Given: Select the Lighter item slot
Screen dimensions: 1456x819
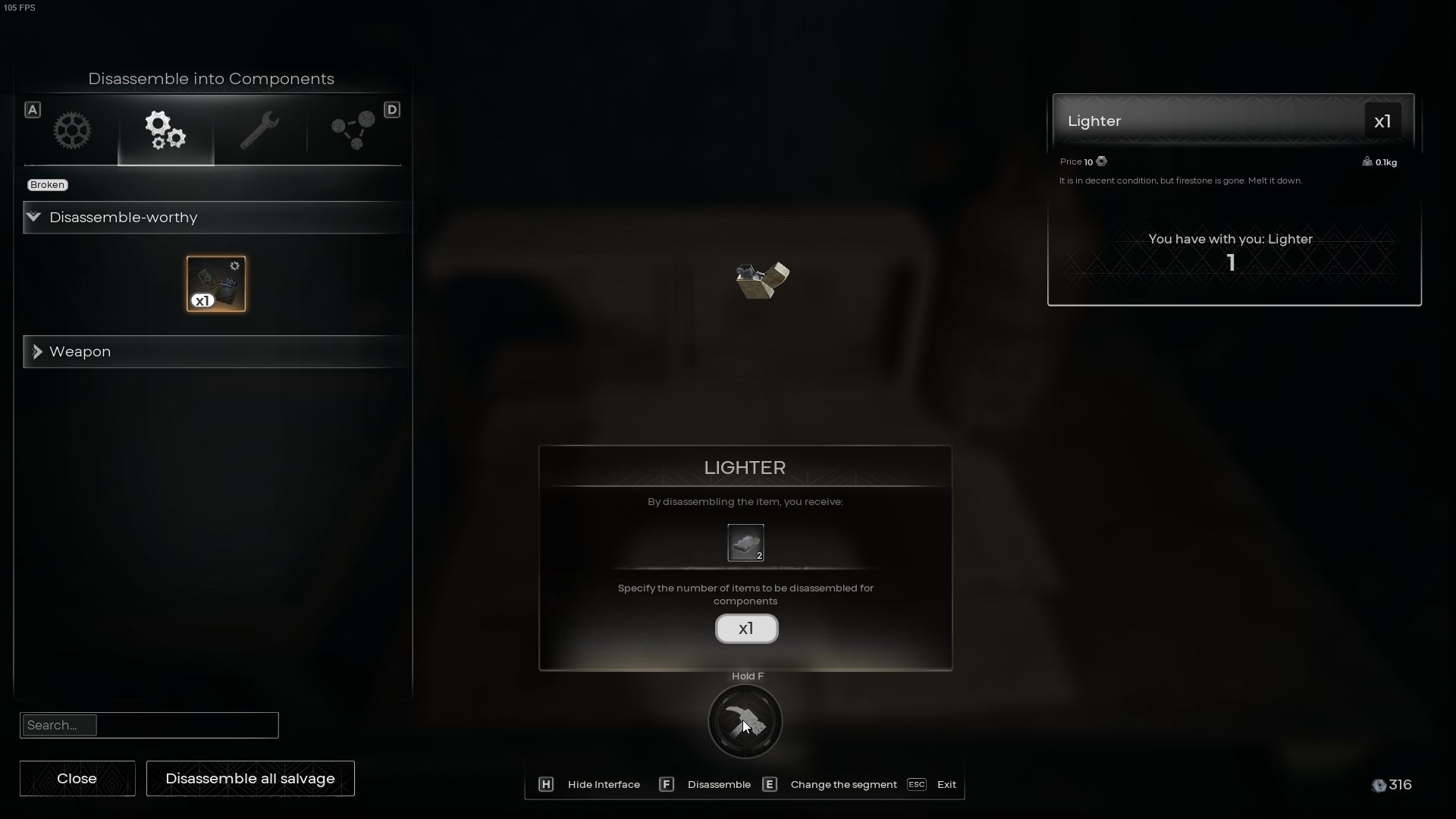Looking at the screenshot, I should click(x=216, y=284).
